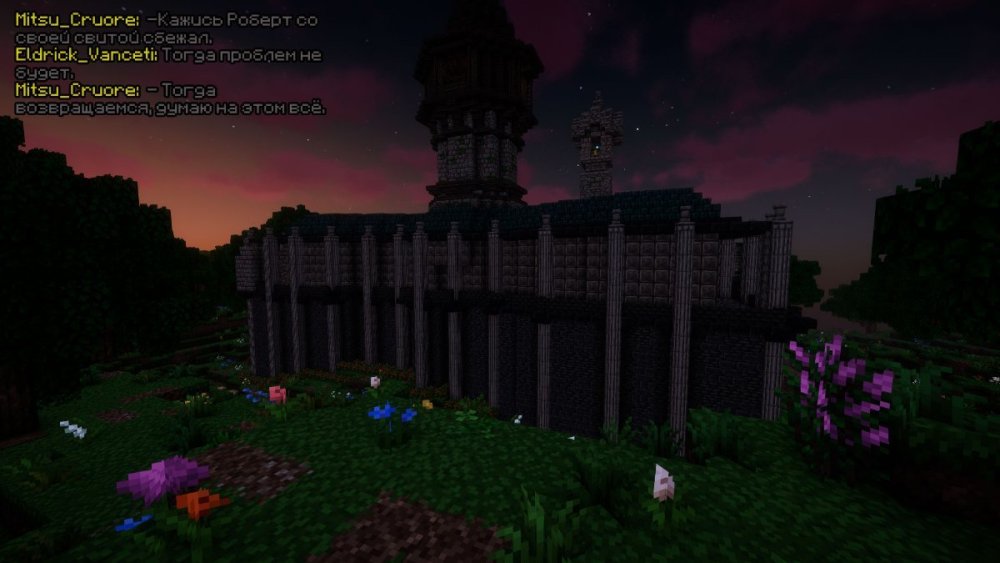Viewport: 1000px width, 563px height.
Task: Click Eldrick_Vanceti's name in chat
Action: click(x=86, y=56)
